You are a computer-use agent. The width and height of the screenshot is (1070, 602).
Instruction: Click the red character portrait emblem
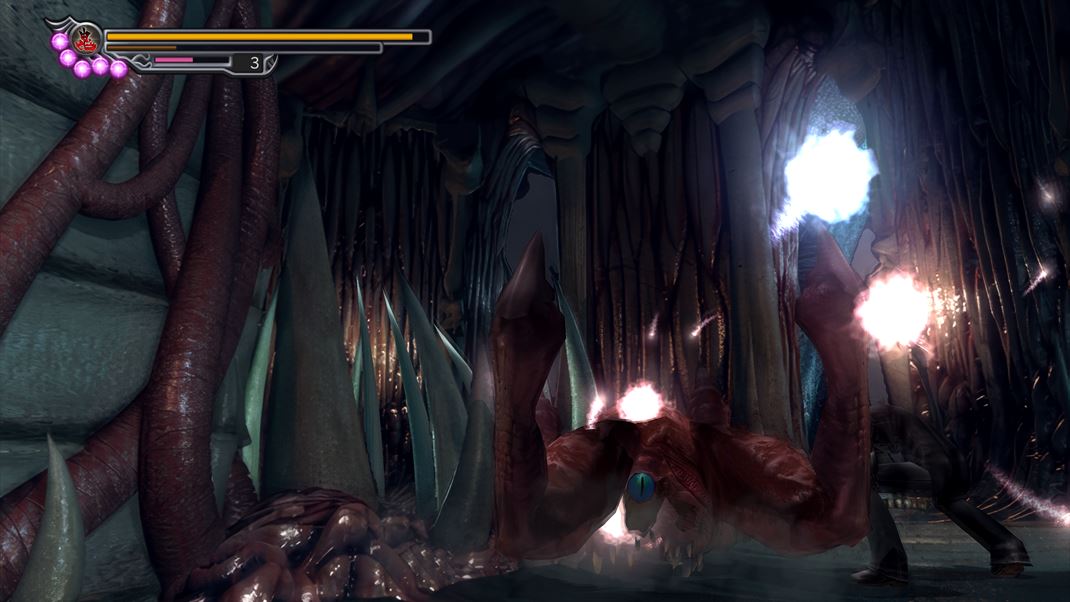pos(87,41)
